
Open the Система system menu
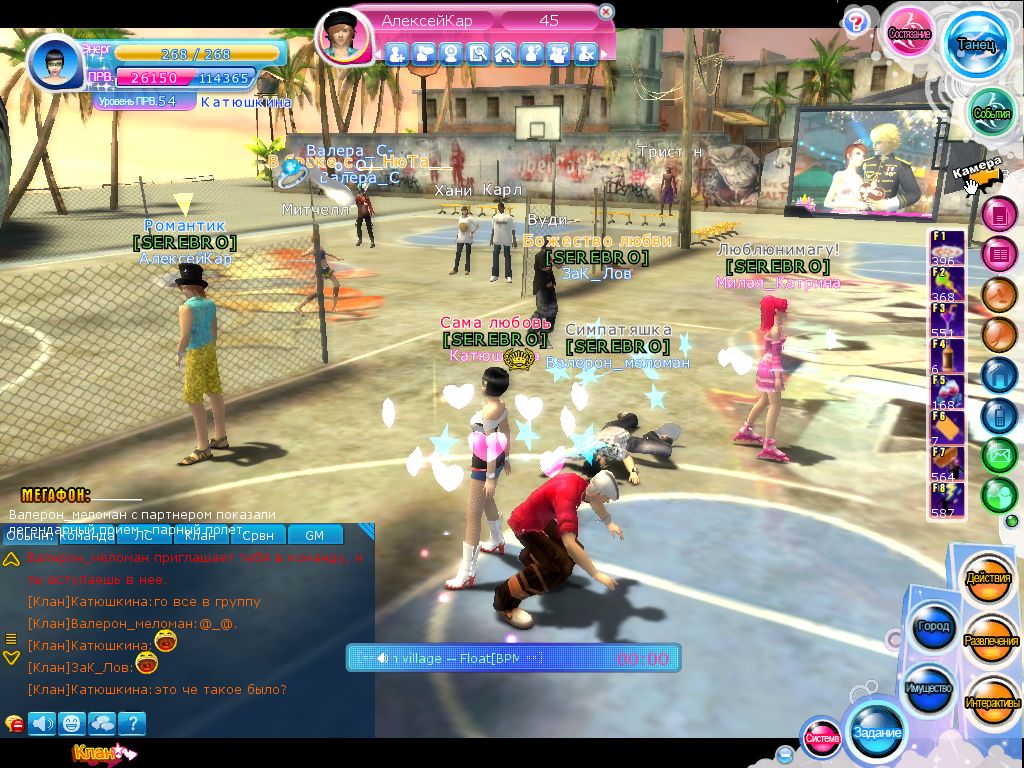(x=822, y=738)
